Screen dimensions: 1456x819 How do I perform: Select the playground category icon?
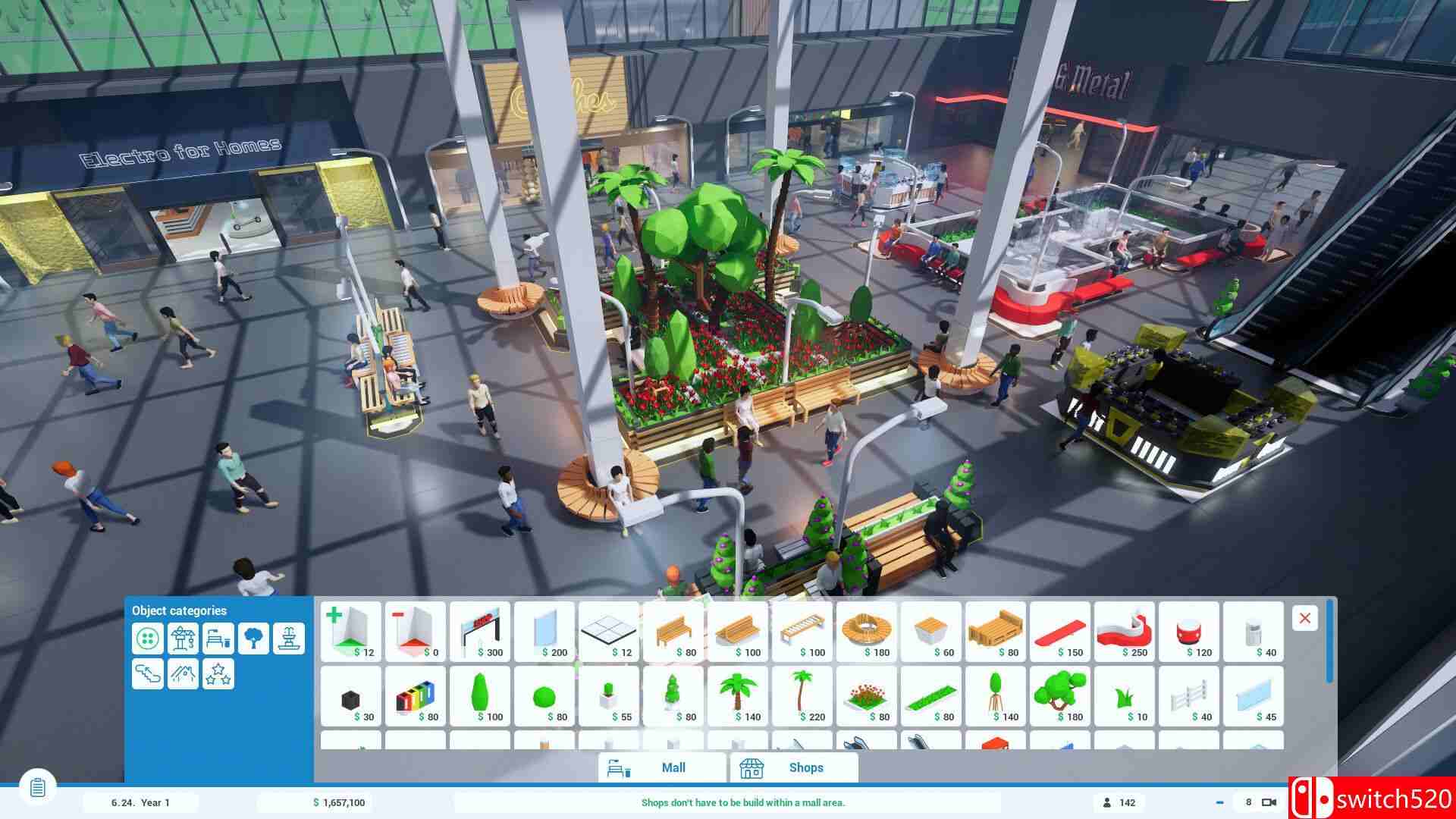(x=183, y=674)
